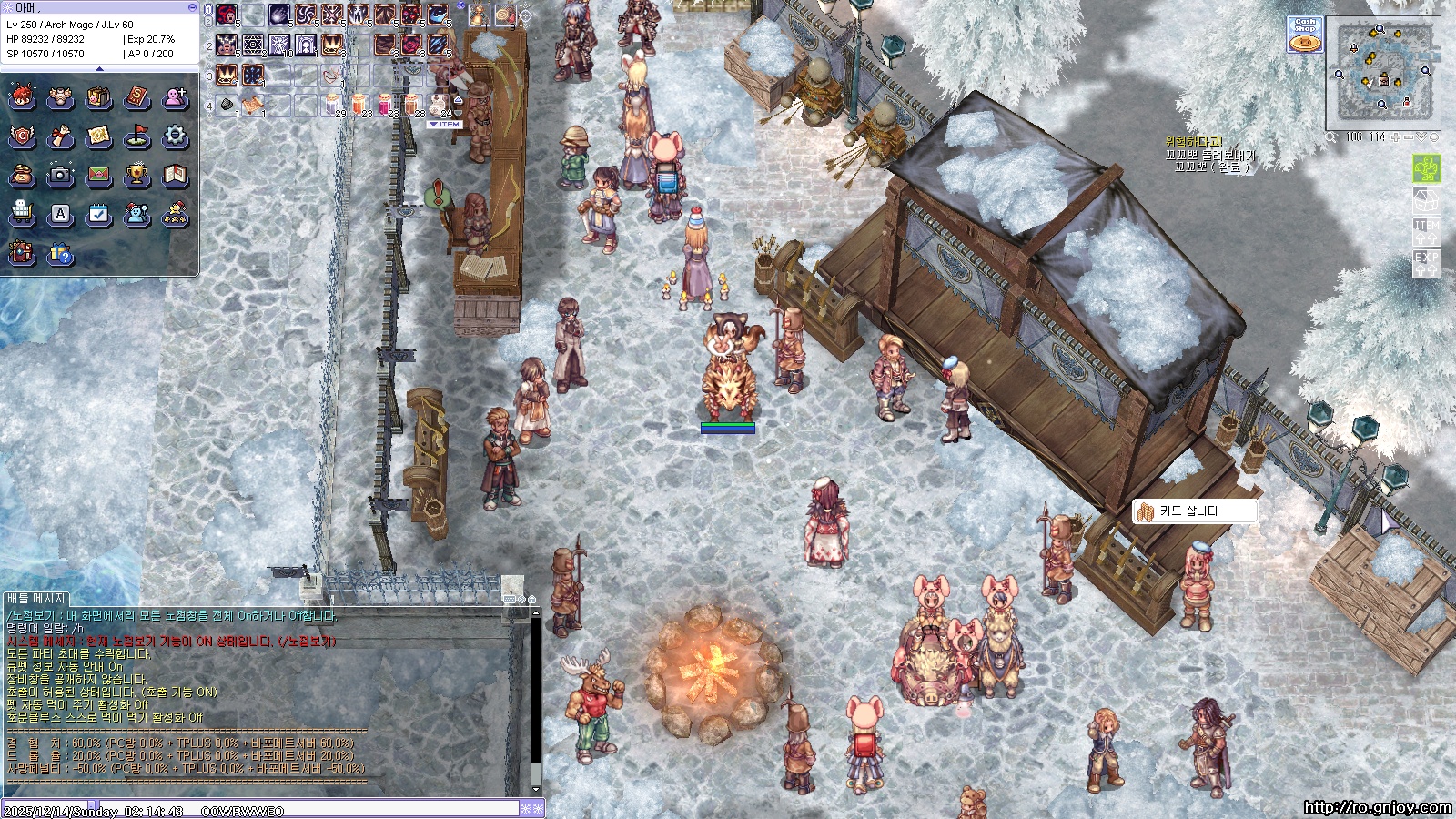Minimize the character status window
The width and height of the screenshot is (1456, 819).
(x=192, y=7)
